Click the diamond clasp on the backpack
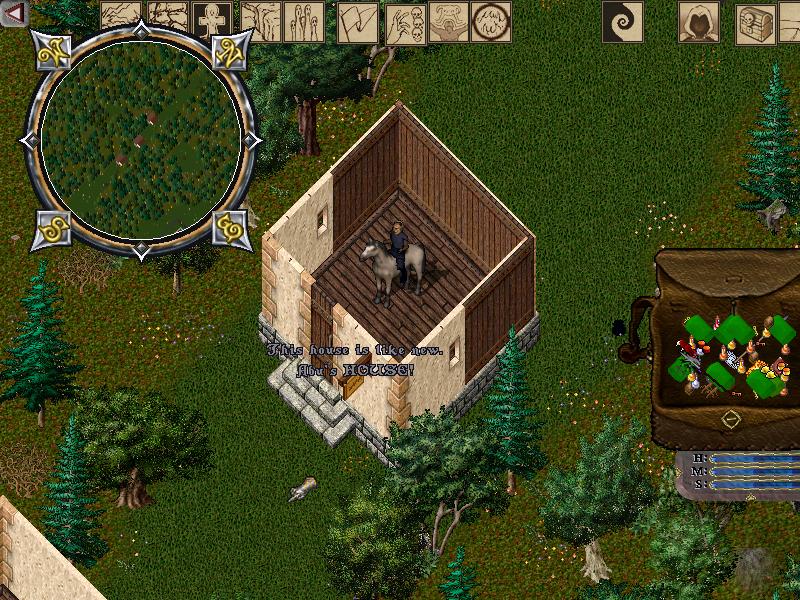800x600 pixels. pos(733,416)
